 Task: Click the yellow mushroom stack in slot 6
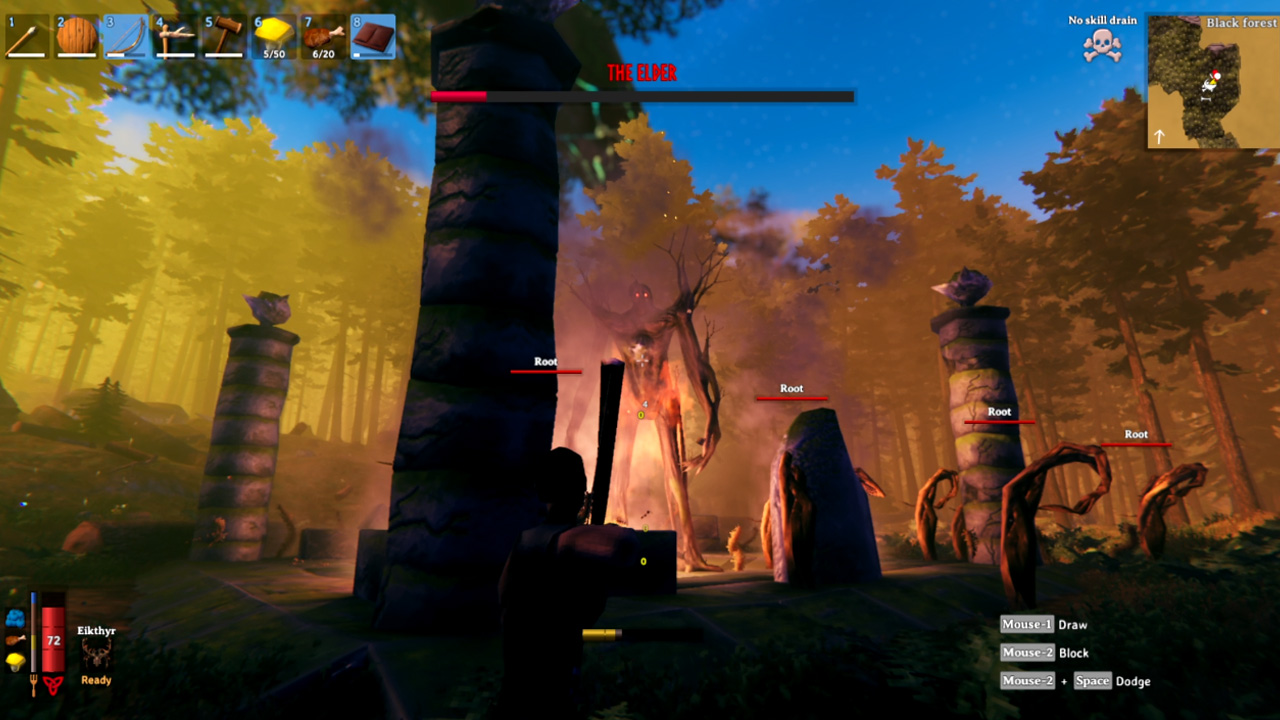point(272,36)
